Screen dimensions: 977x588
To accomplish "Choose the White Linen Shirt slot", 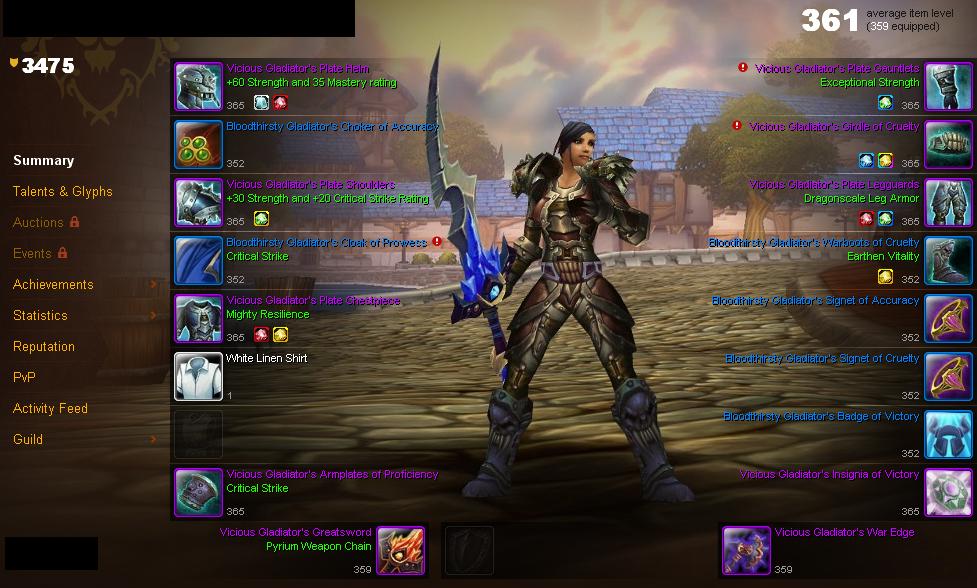I will 198,377.
